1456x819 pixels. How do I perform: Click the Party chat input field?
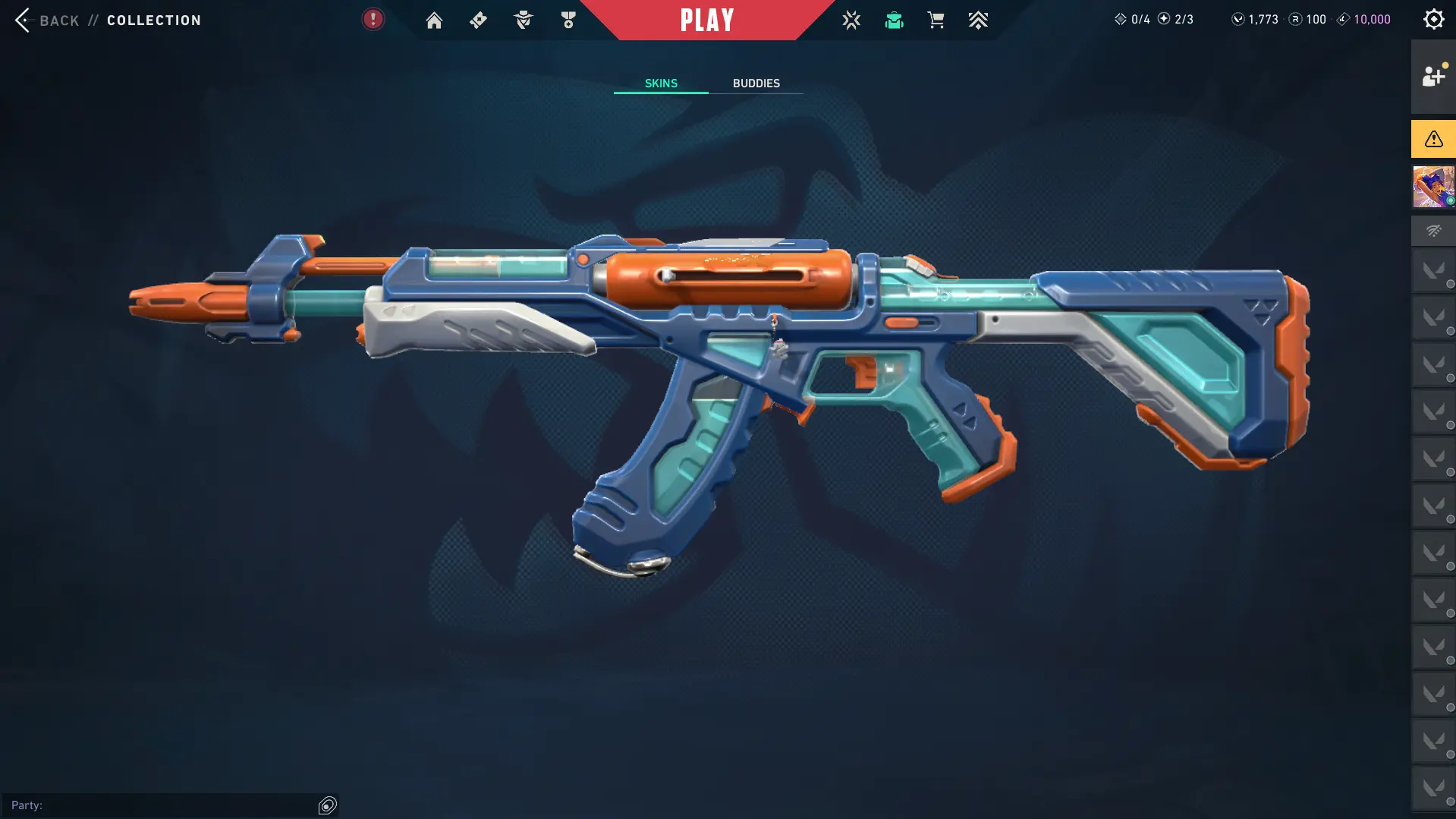coord(159,805)
